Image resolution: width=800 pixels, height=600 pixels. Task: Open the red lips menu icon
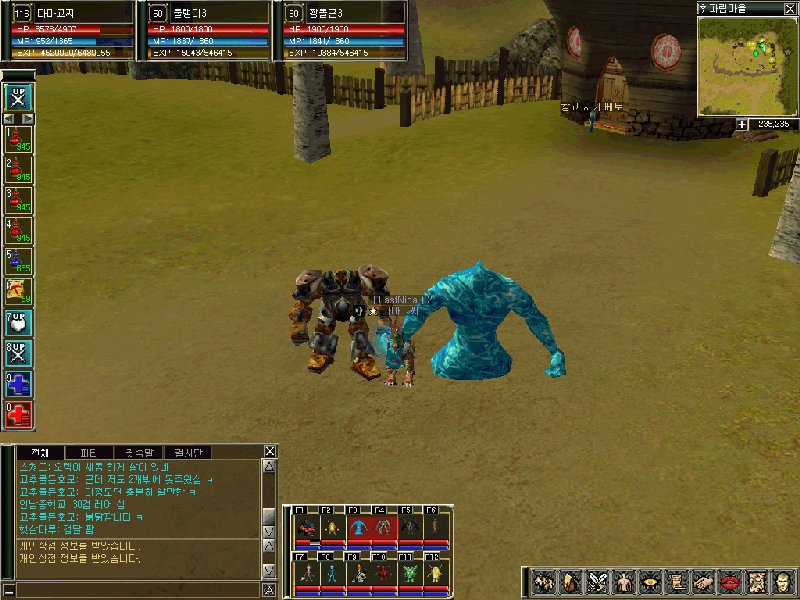tap(727, 582)
